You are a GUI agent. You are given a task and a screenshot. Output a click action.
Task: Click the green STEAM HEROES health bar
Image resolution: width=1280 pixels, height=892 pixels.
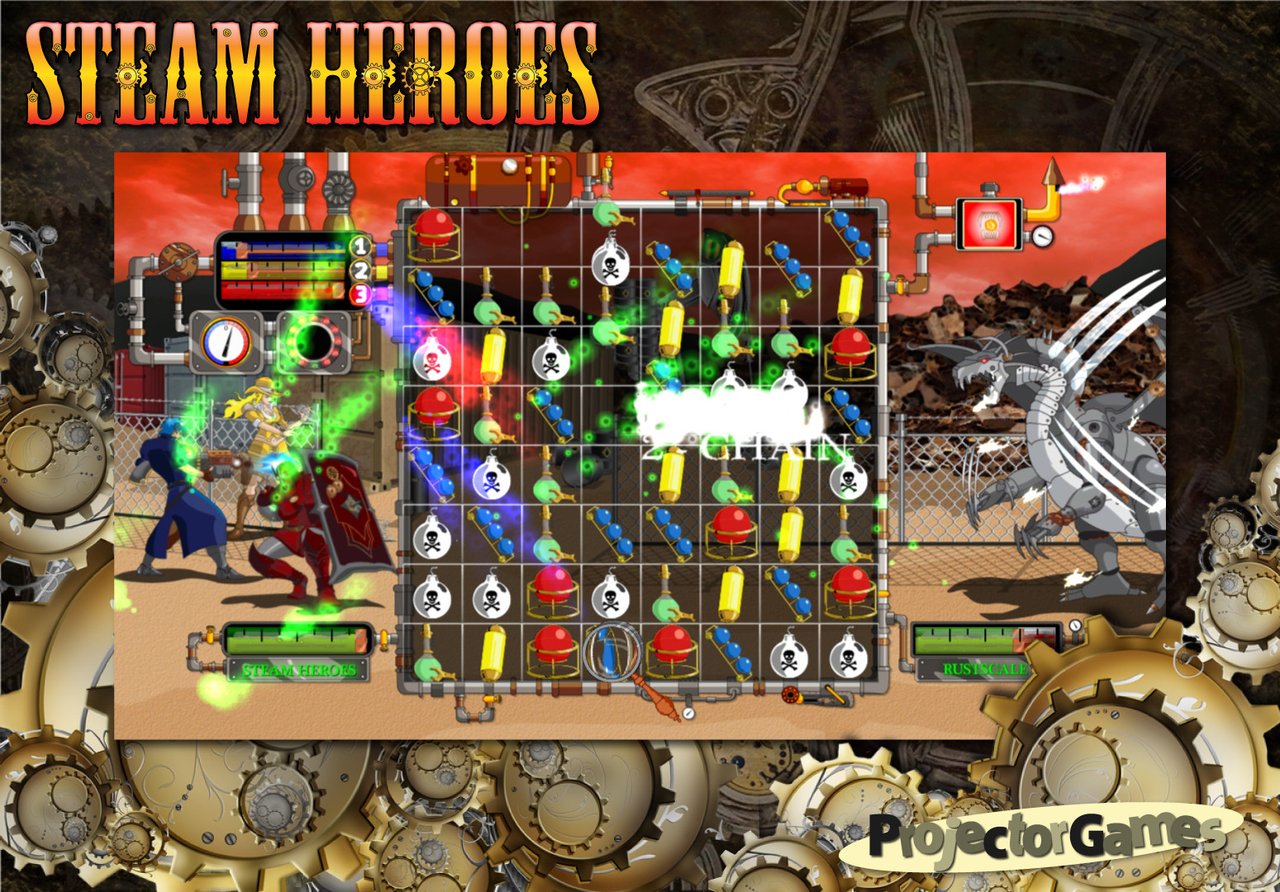click(x=293, y=640)
